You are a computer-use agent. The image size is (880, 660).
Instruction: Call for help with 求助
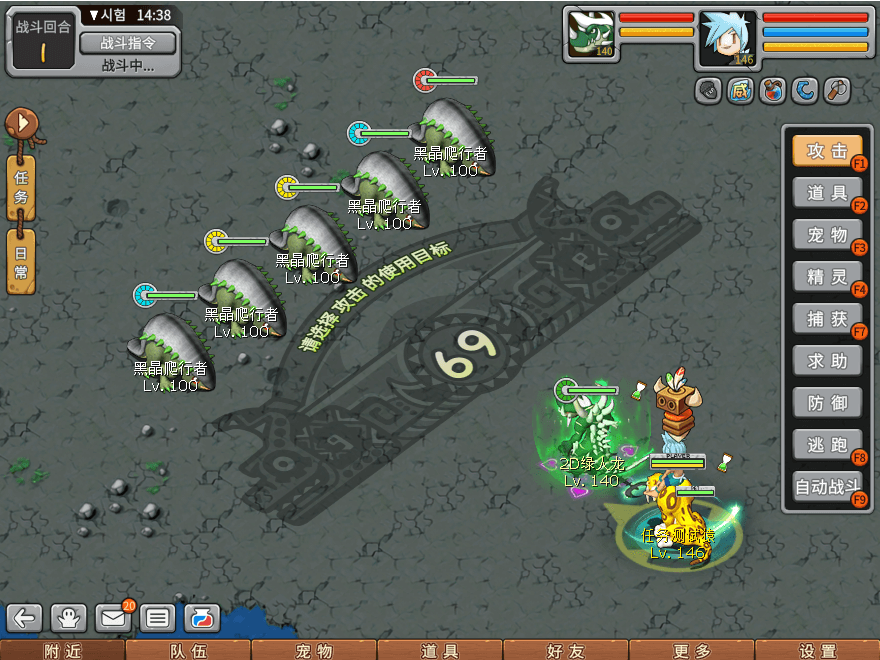[827, 360]
